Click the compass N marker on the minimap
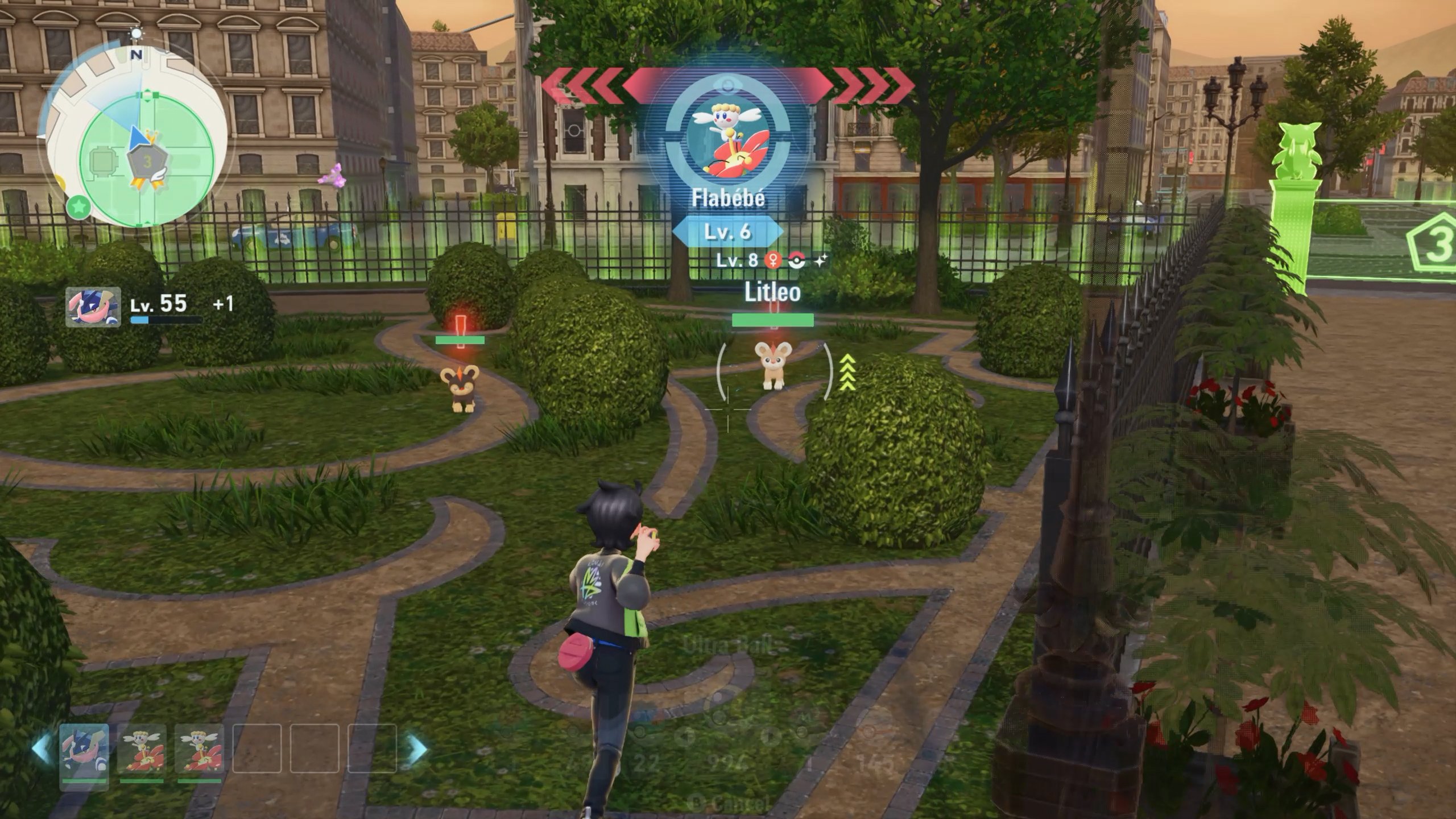This screenshot has height=819, width=1456. click(136, 54)
